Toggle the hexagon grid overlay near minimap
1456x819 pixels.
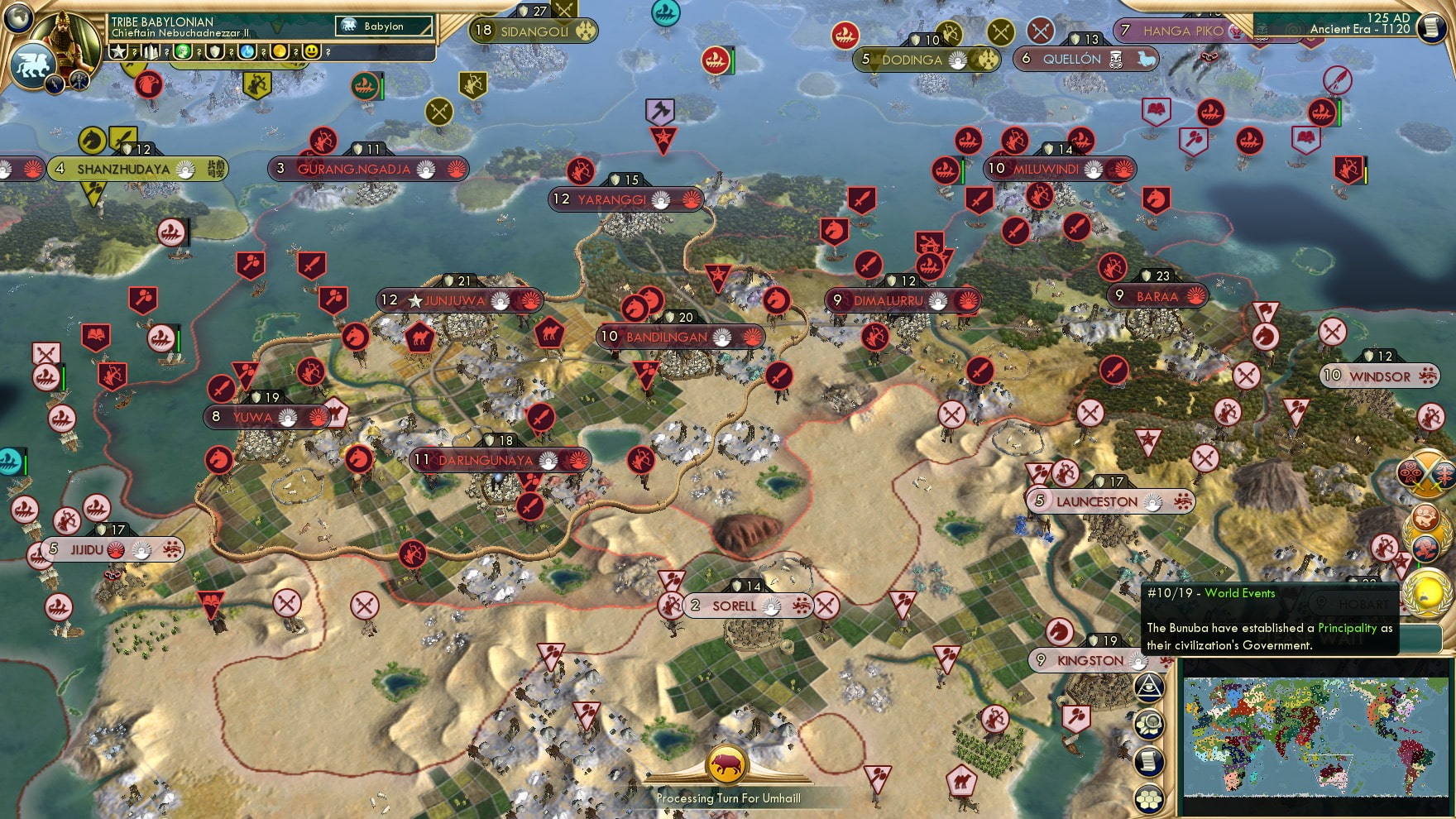point(1150,798)
